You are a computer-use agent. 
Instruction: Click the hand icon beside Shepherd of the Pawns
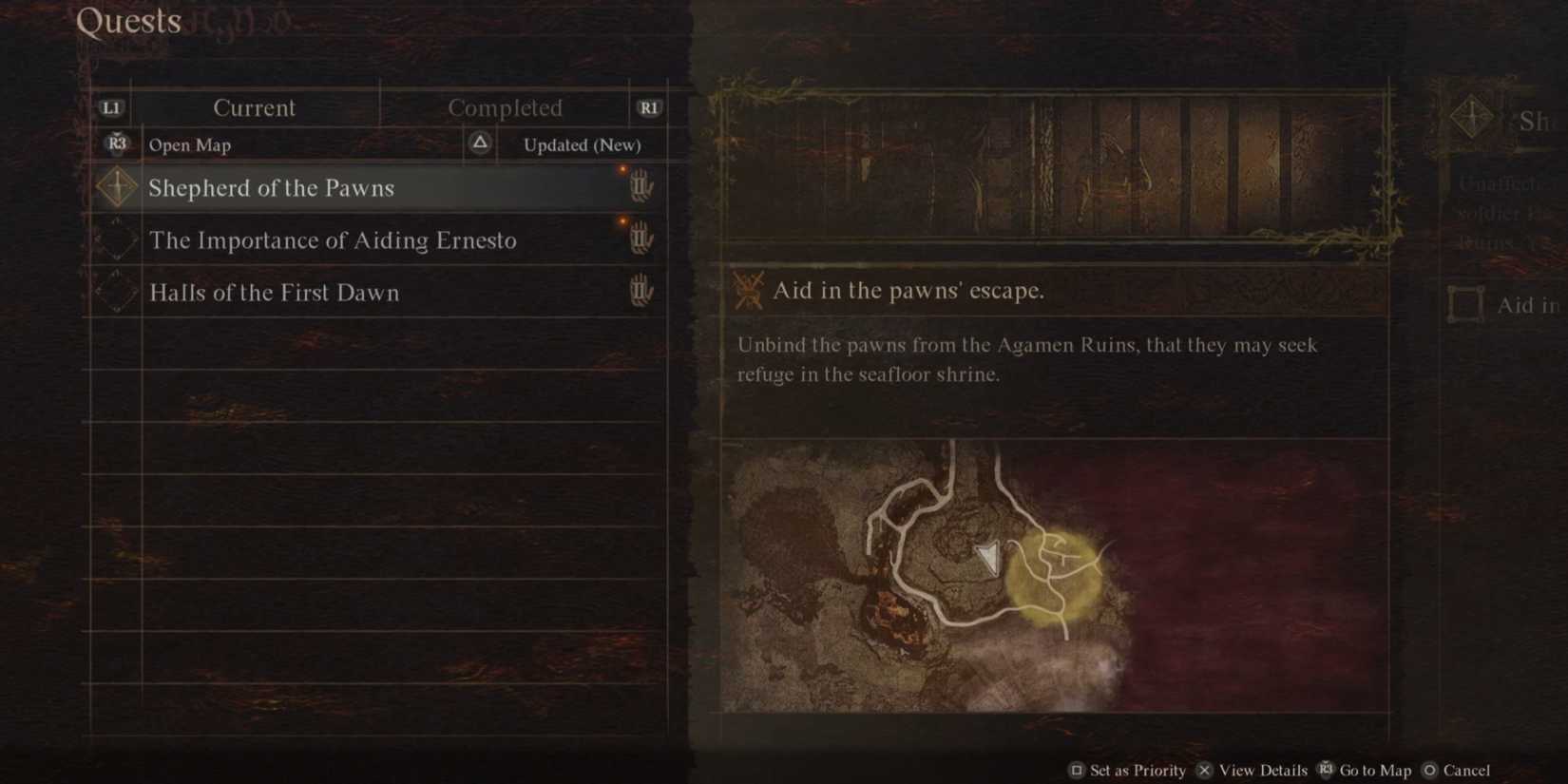(642, 187)
